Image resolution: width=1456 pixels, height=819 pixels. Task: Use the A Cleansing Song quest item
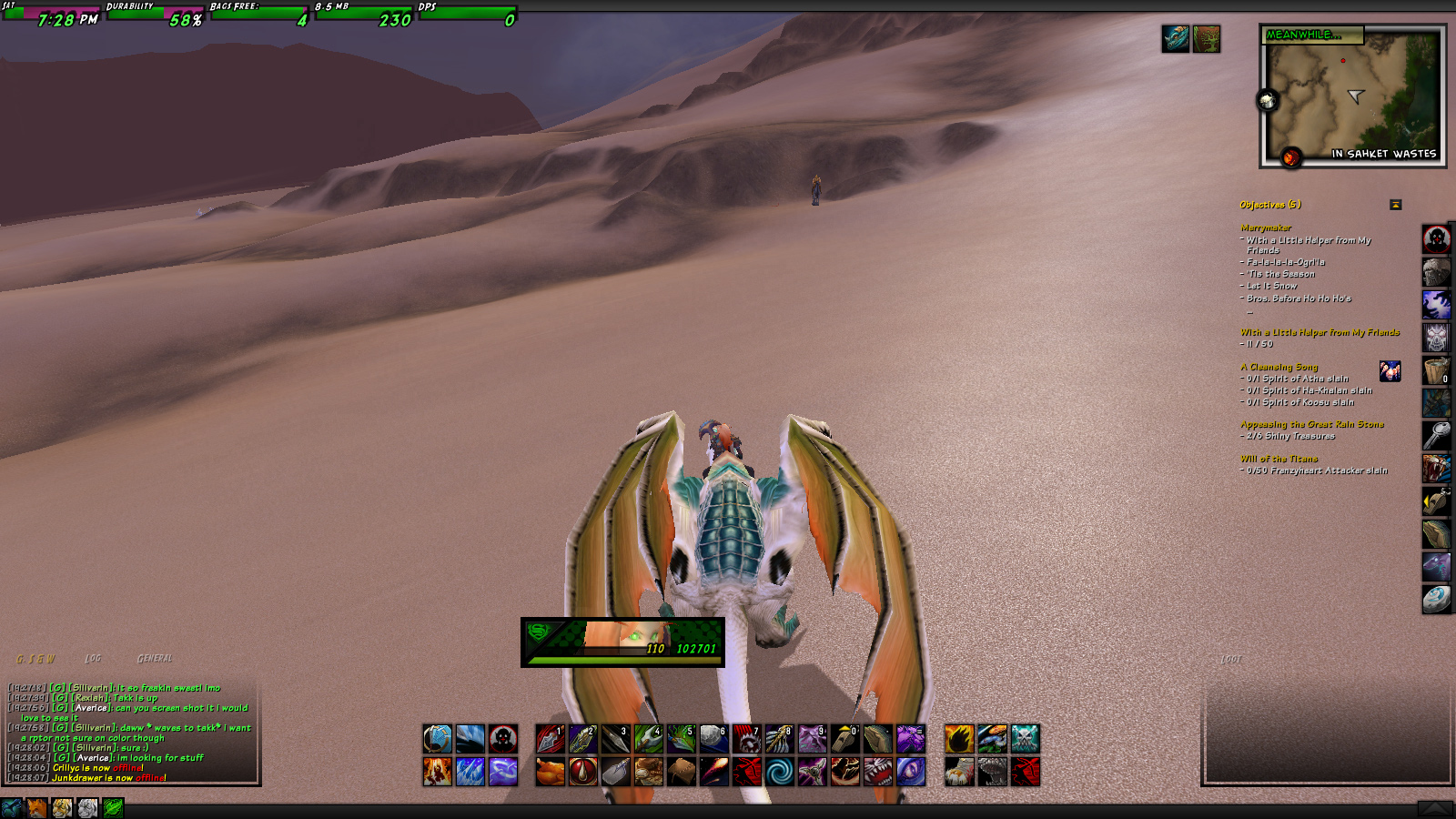coord(1390,371)
